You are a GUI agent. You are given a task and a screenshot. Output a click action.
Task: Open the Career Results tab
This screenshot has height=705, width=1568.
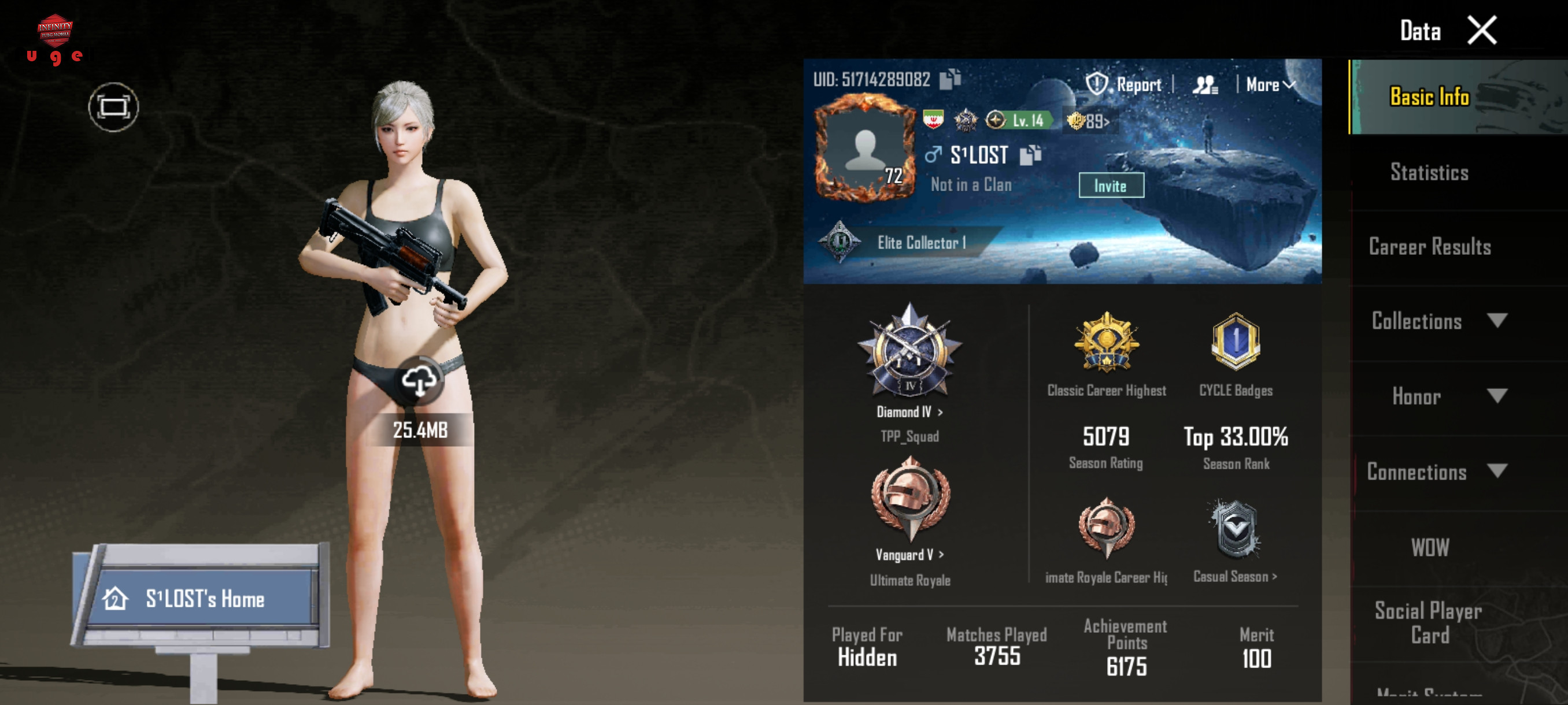[x=1429, y=247]
